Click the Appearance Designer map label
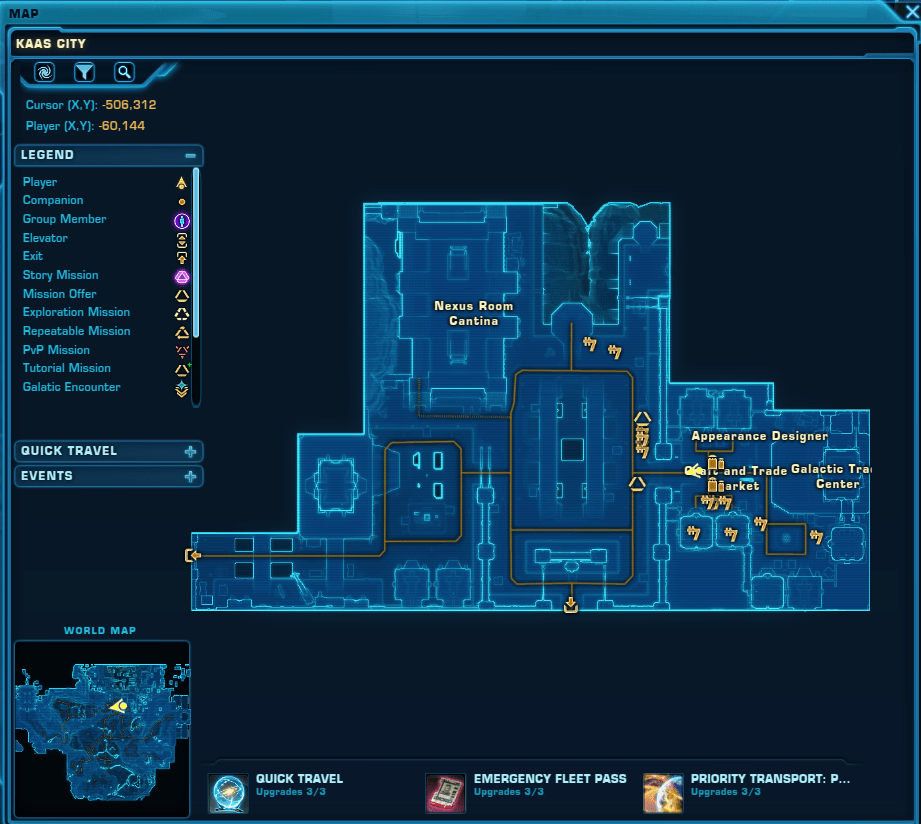The image size is (921, 824). tap(759, 436)
